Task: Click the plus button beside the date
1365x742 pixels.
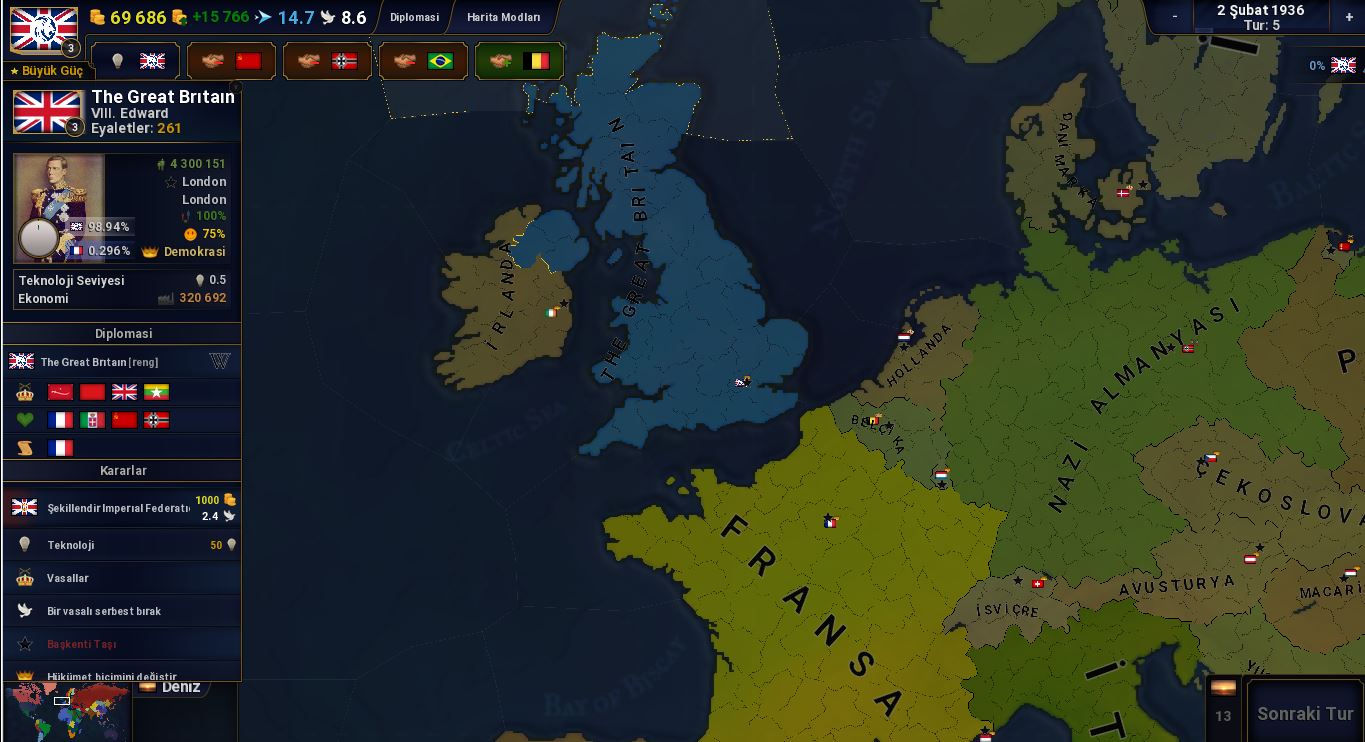Action: (1349, 16)
